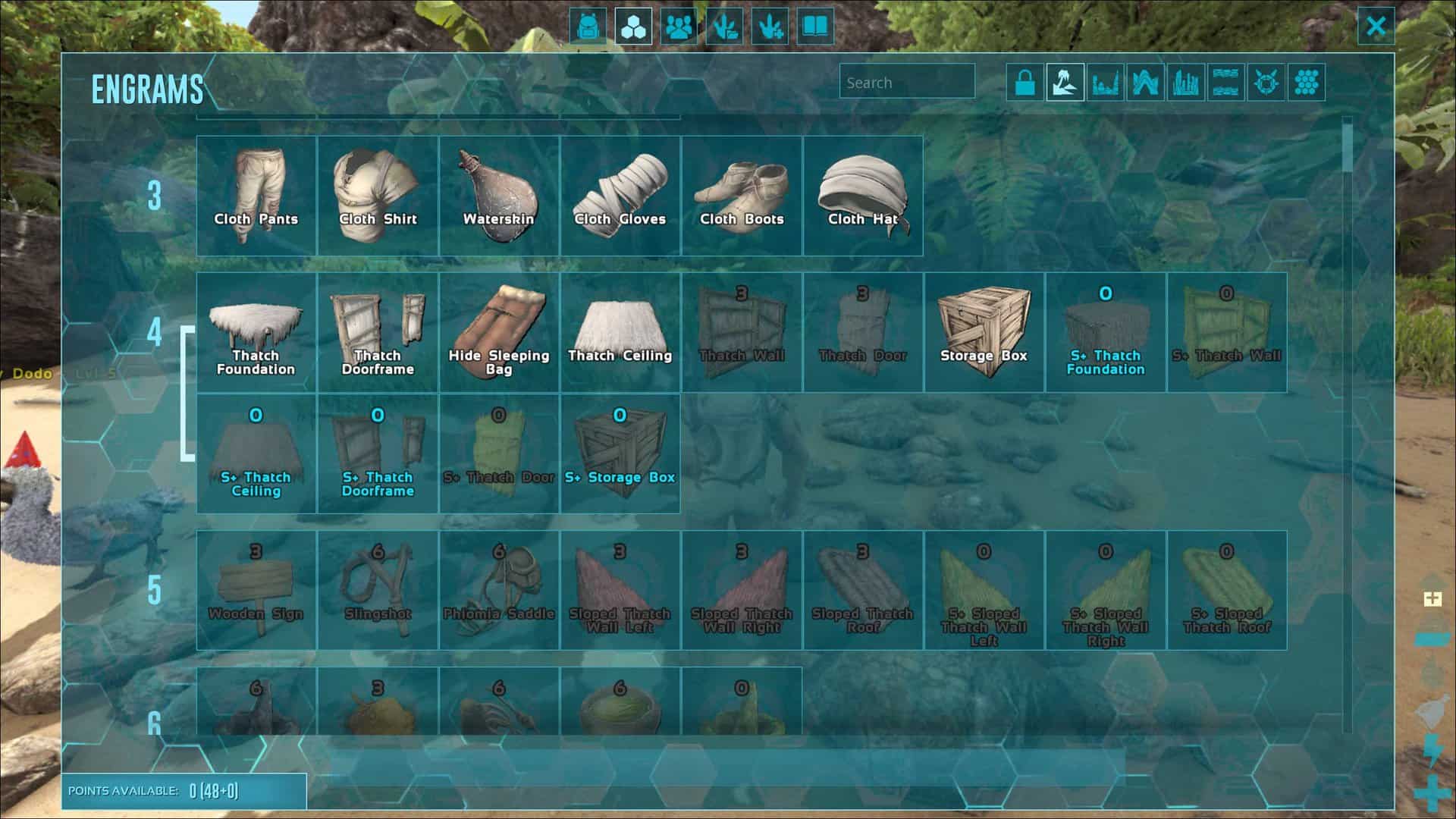Expand level 3 engram row
Image resolution: width=1456 pixels, height=819 pixels.
155,196
